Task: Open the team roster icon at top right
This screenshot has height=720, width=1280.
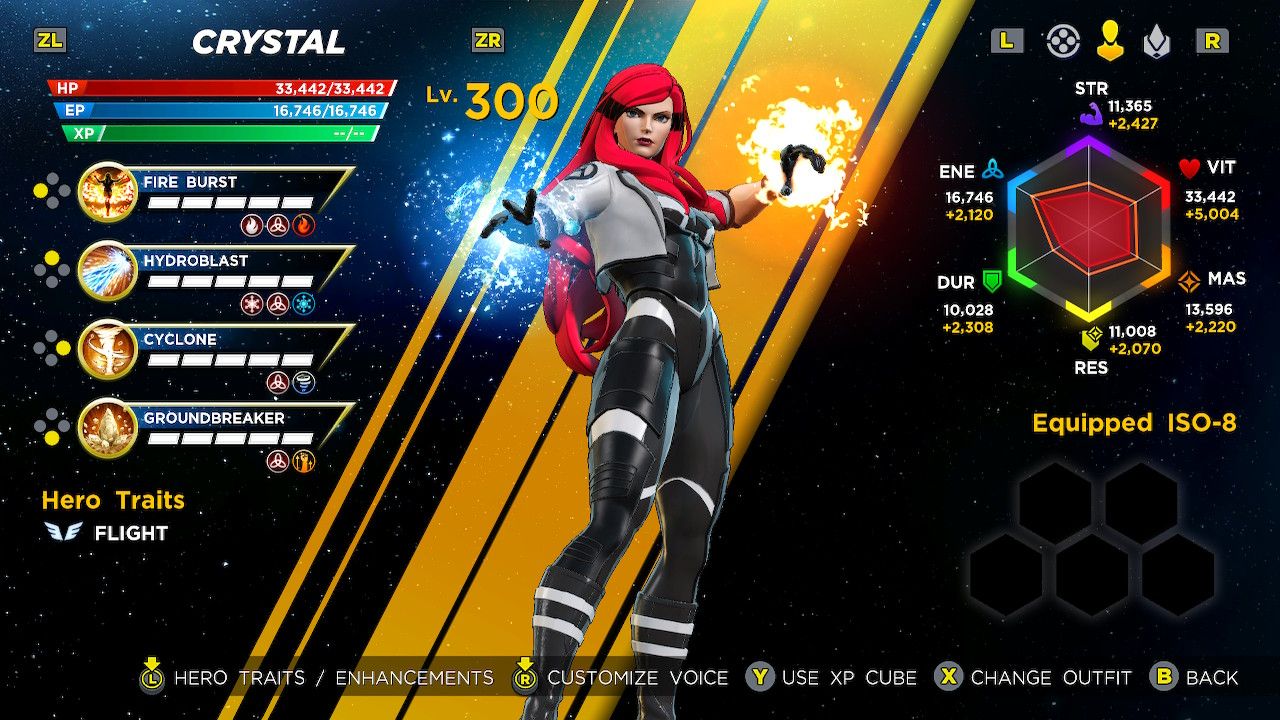Action: [x=1063, y=42]
